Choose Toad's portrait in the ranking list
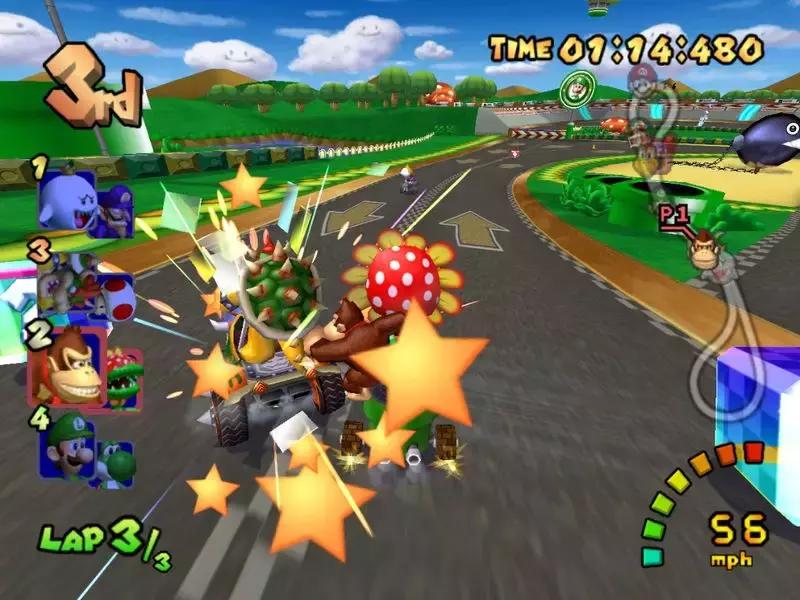800x600 pixels. tap(116, 295)
